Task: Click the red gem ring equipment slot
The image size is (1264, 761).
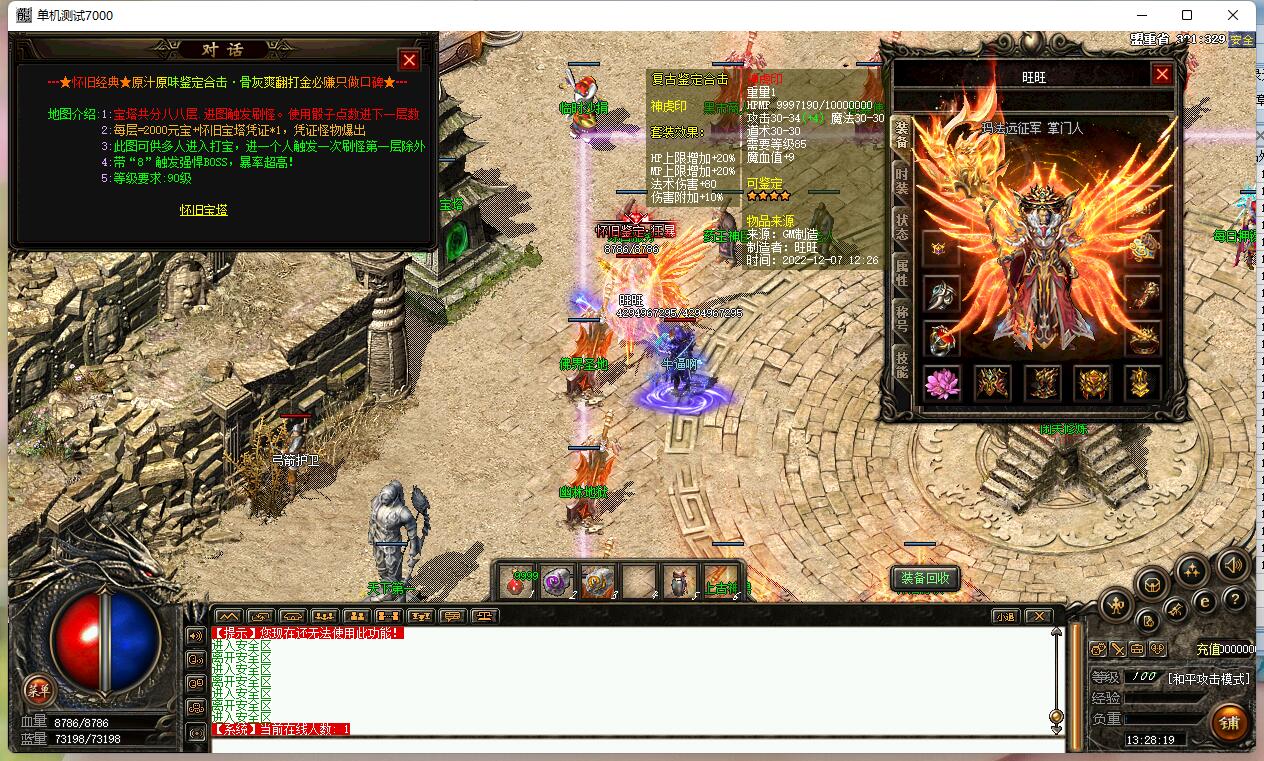Action: coord(942,339)
